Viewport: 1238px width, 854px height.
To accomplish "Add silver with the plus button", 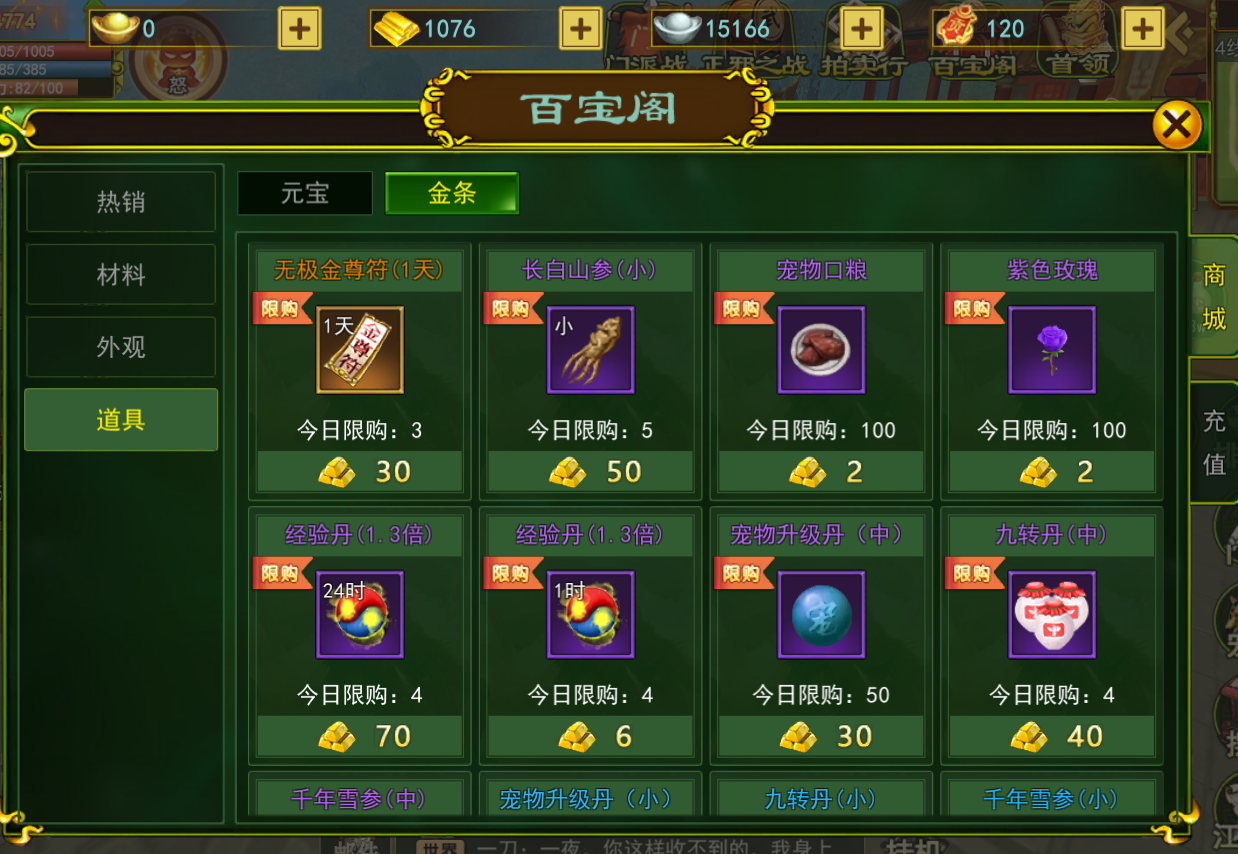I will tap(861, 28).
